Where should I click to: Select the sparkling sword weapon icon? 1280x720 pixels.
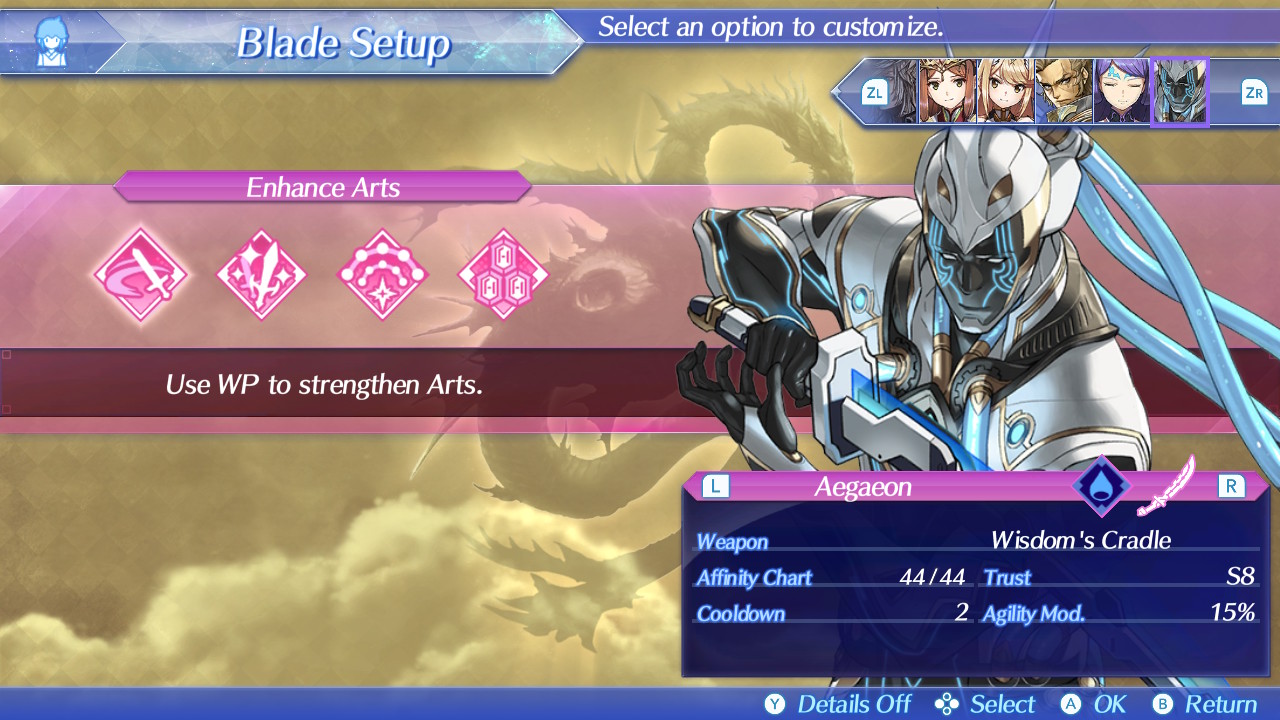pyautogui.click(x=262, y=274)
